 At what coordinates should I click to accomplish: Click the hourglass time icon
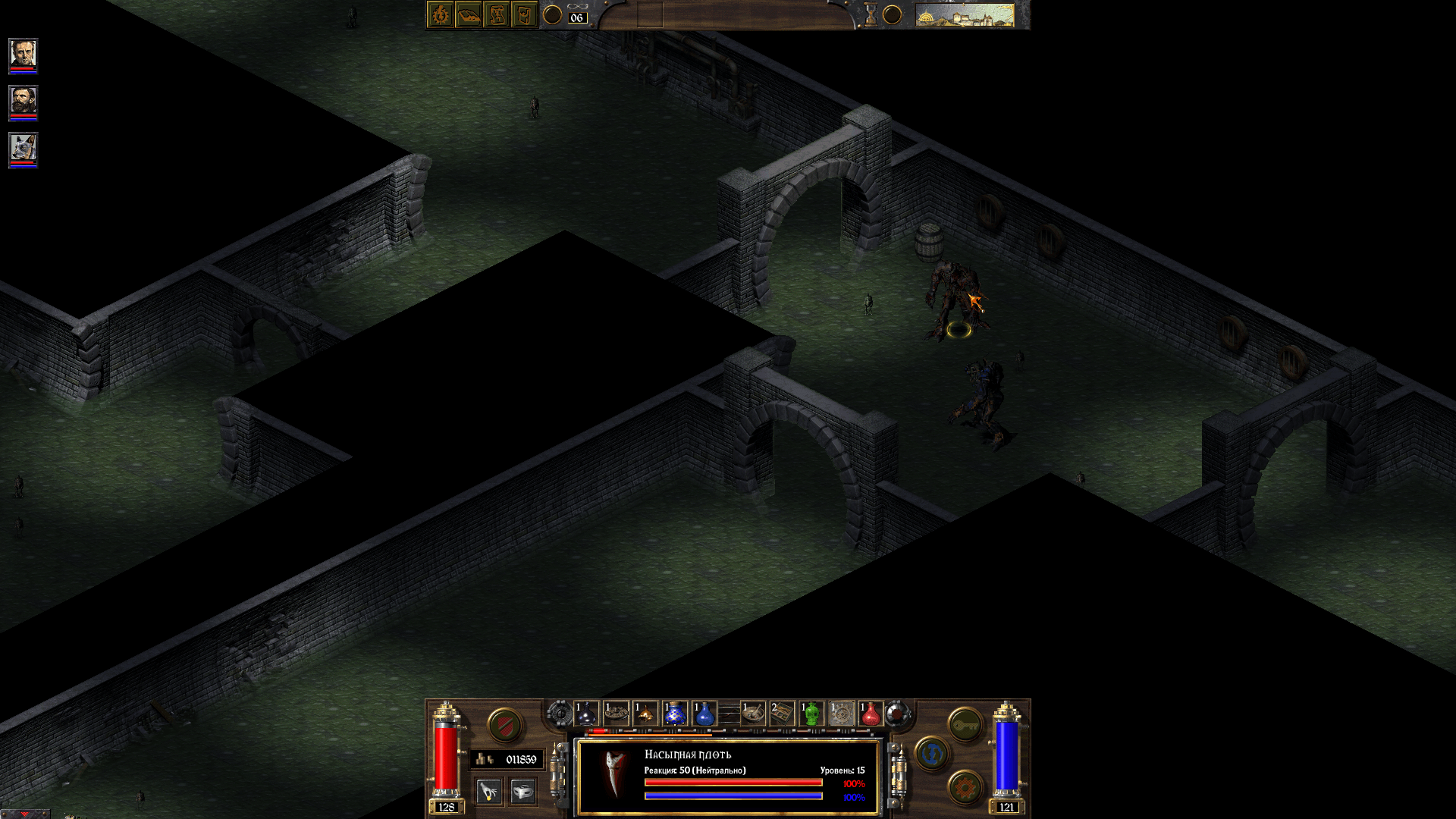[870, 13]
